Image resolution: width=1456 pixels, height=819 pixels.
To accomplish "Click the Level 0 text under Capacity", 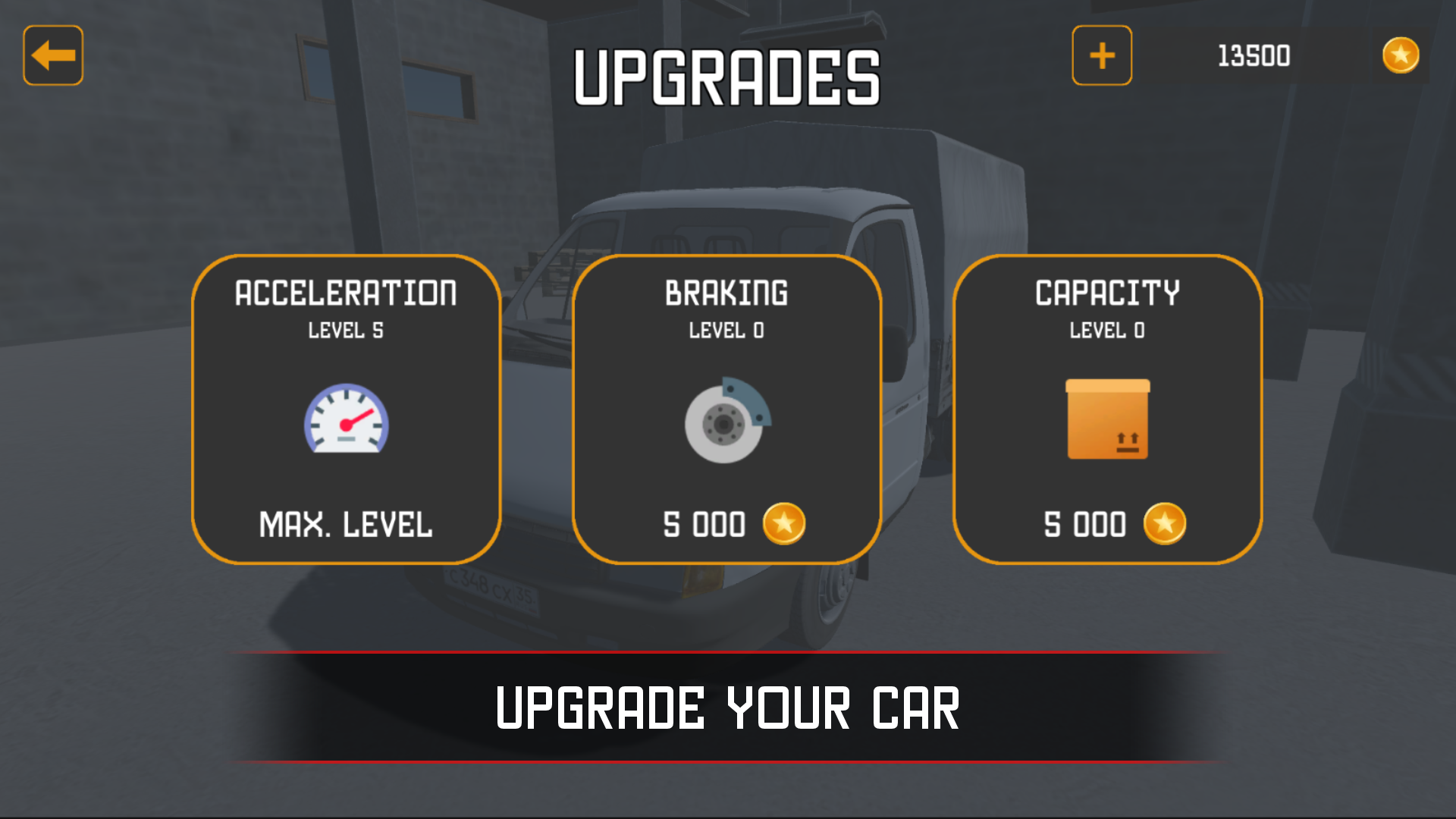I will (1108, 331).
